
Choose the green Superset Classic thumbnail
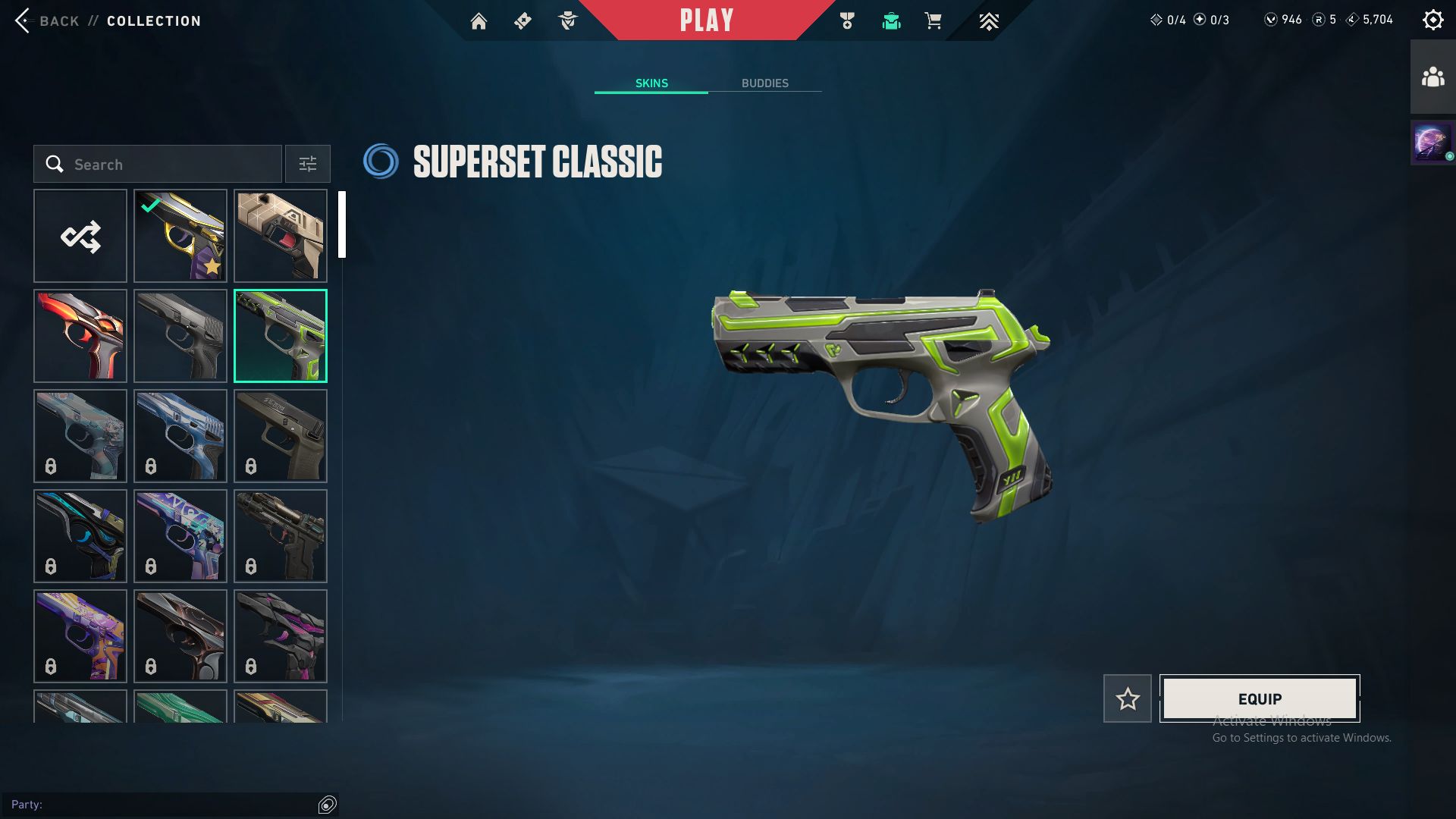281,336
